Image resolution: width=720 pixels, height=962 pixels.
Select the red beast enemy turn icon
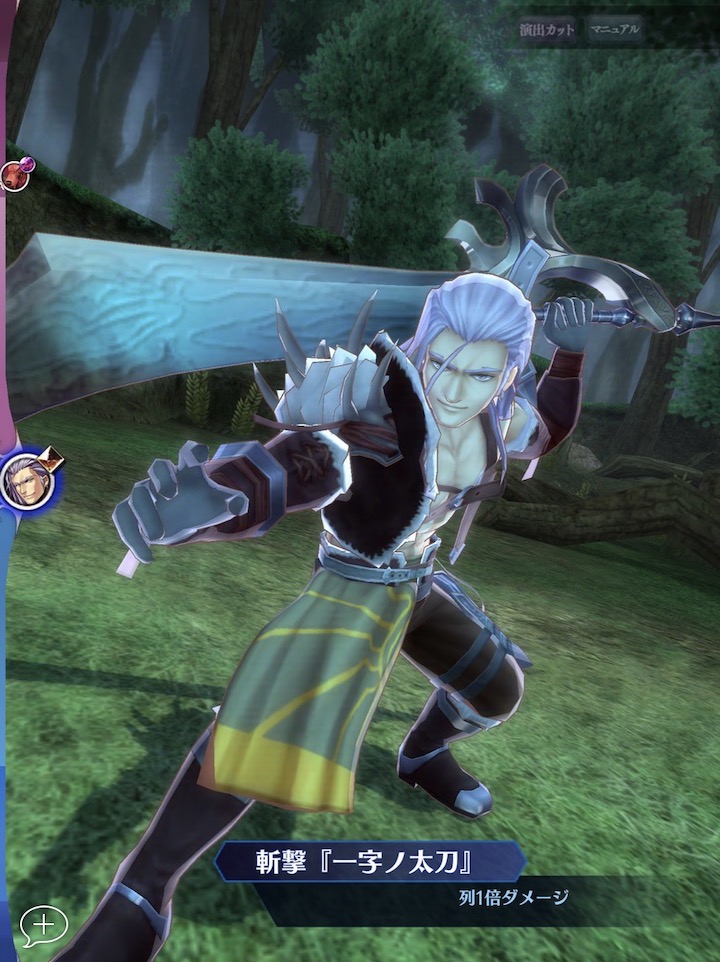14,176
